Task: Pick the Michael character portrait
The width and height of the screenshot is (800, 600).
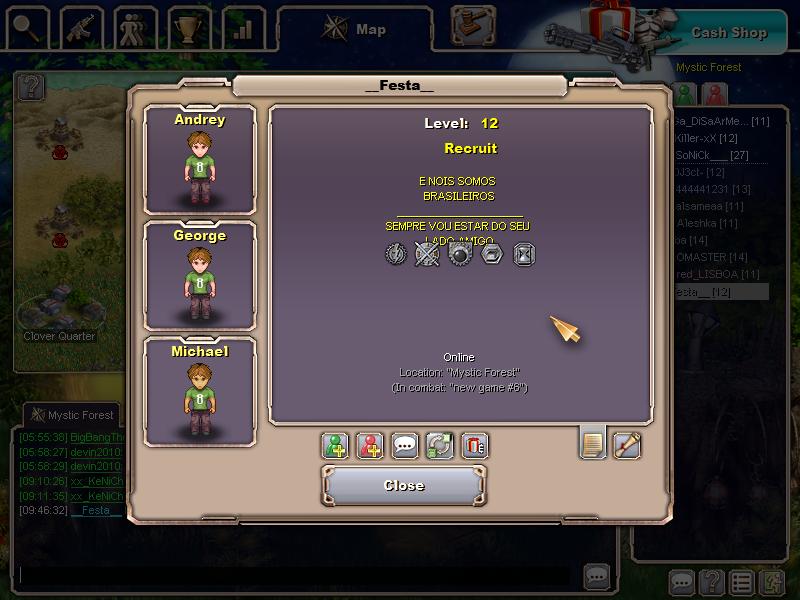Action: click(200, 392)
